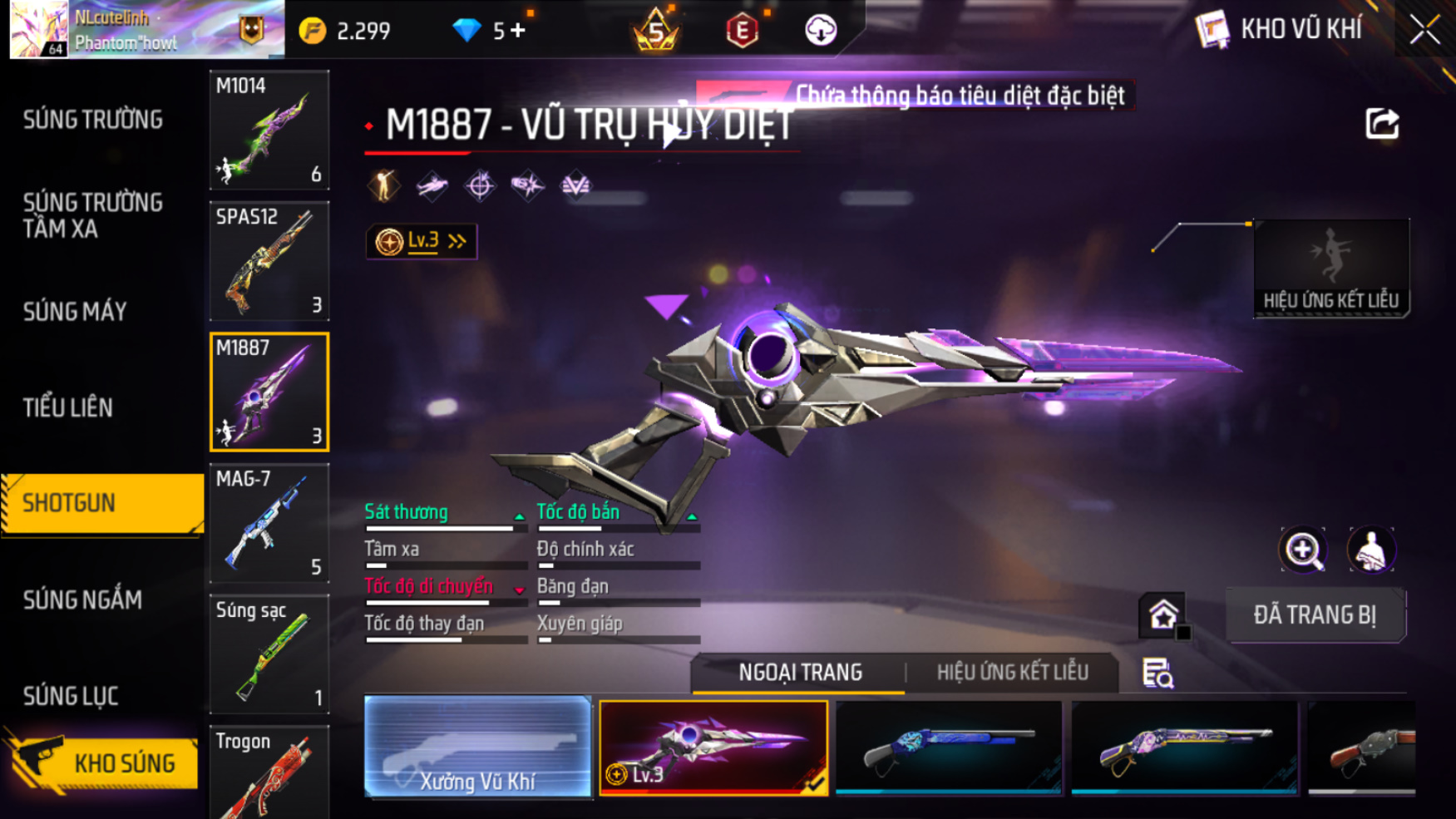Choose the MAG-7 weapon tile
1456x819 pixels.
click(x=269, y=523)
